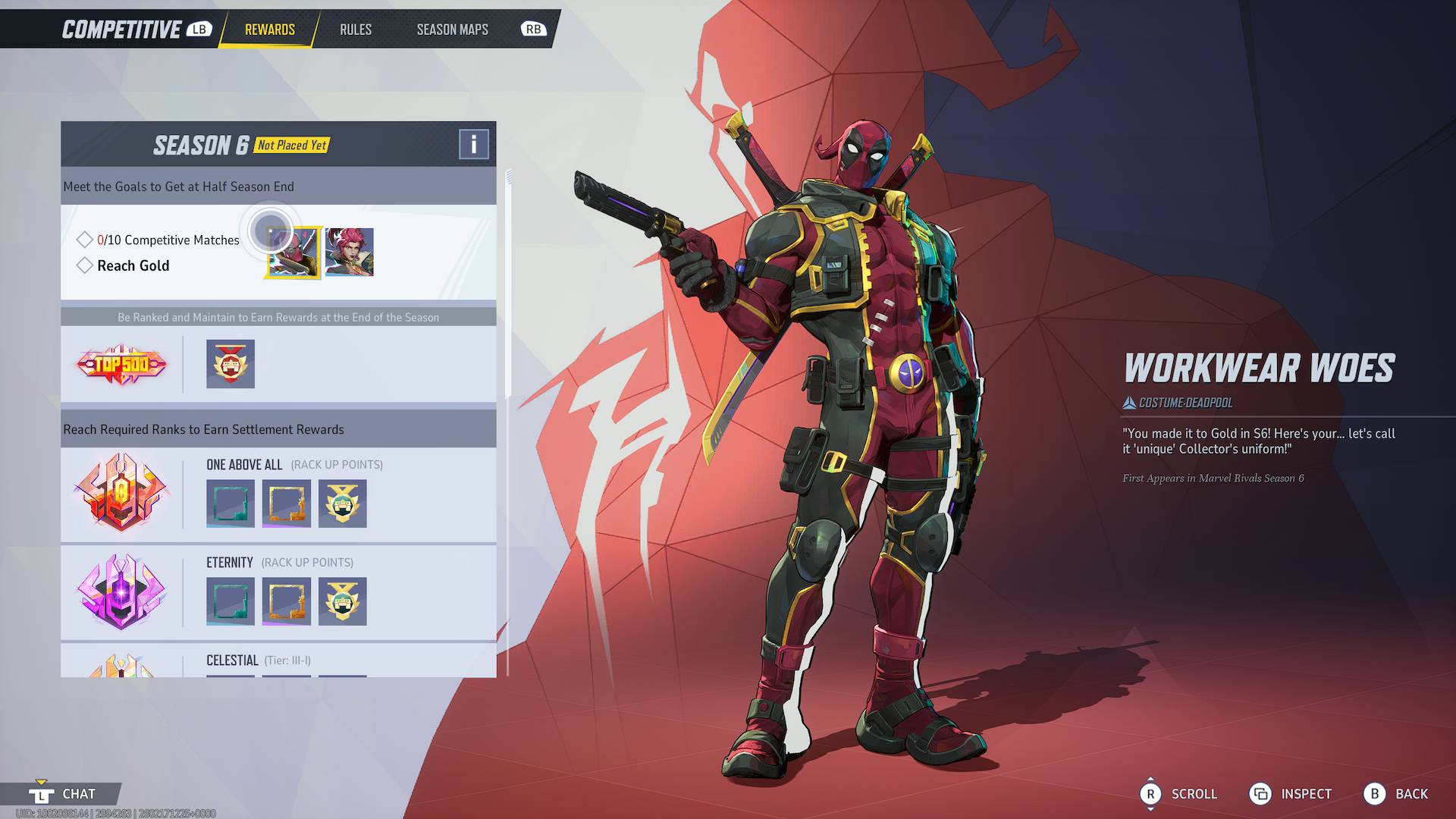Image resolution: width=1456 pixels, height=819 pixels.
Task: Open Season Maps with RB shortcut
Action: pos(534,30)
